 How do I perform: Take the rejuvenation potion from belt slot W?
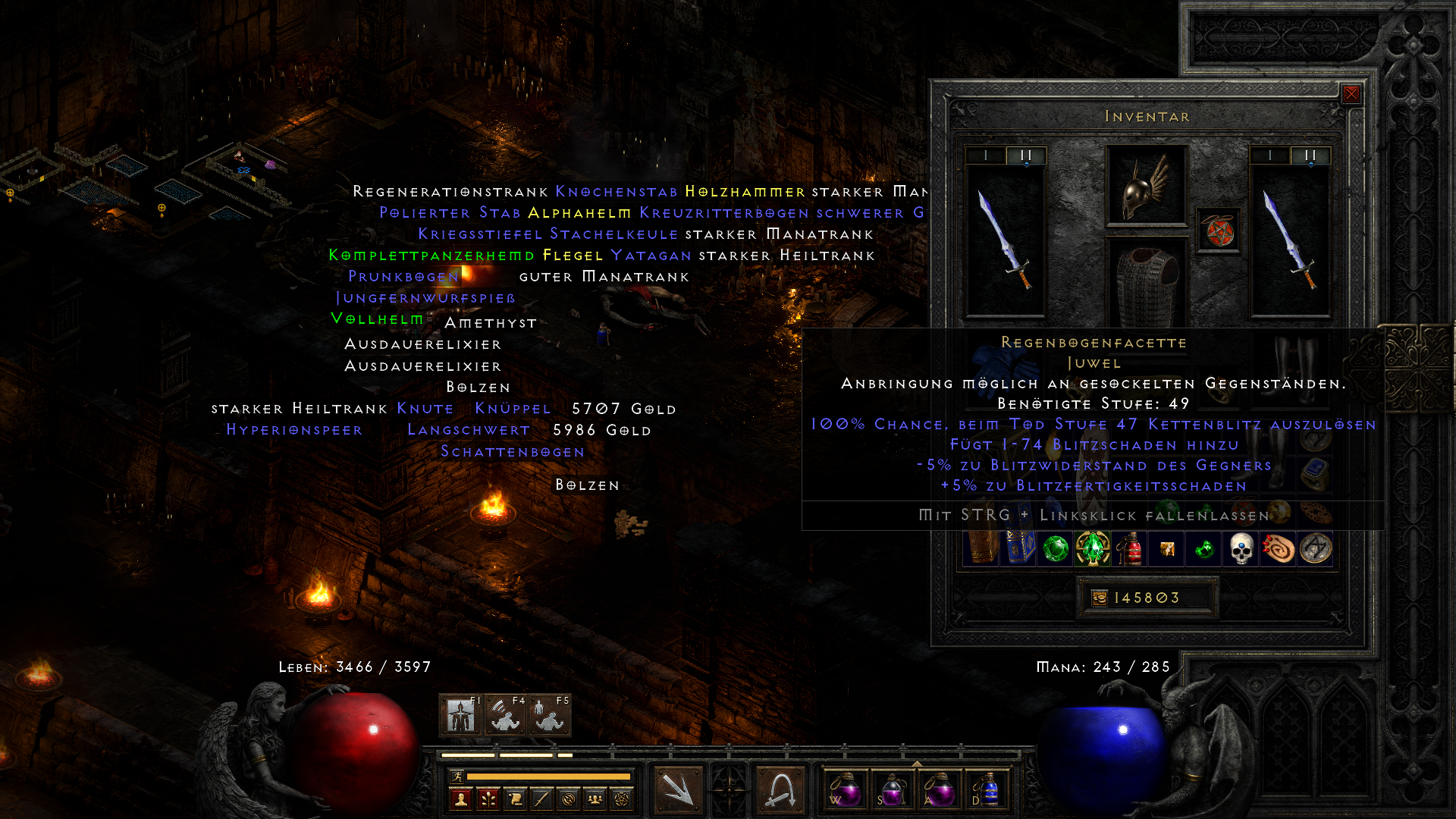pos(846,789)
